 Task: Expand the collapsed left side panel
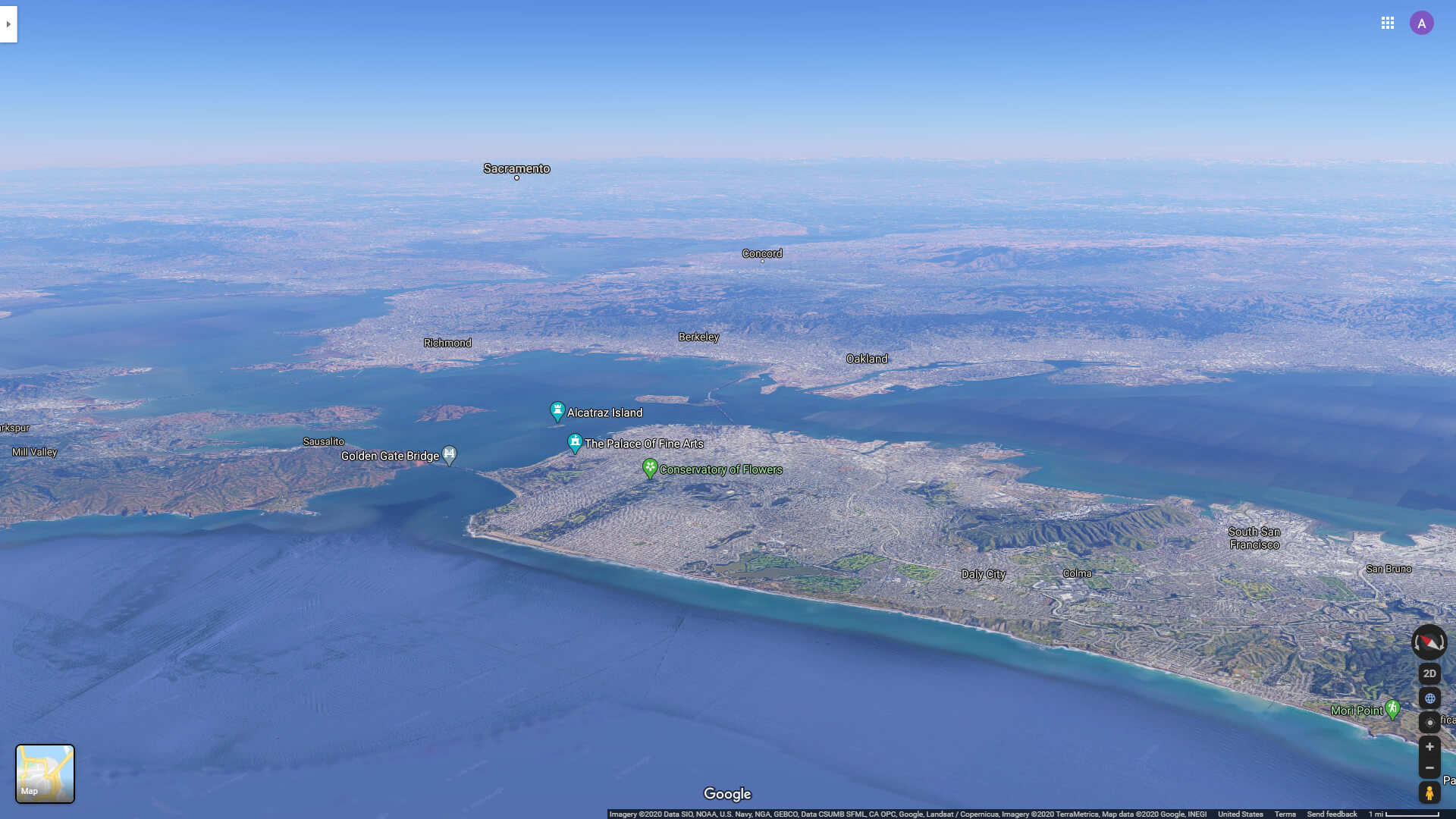(8, 23)
